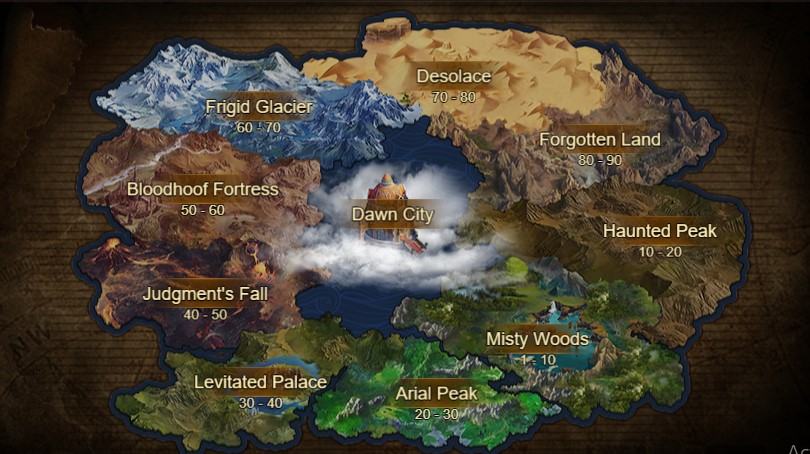Enter the Misty Woods starting area
810x454 pixels.
(x=537, y=340)
